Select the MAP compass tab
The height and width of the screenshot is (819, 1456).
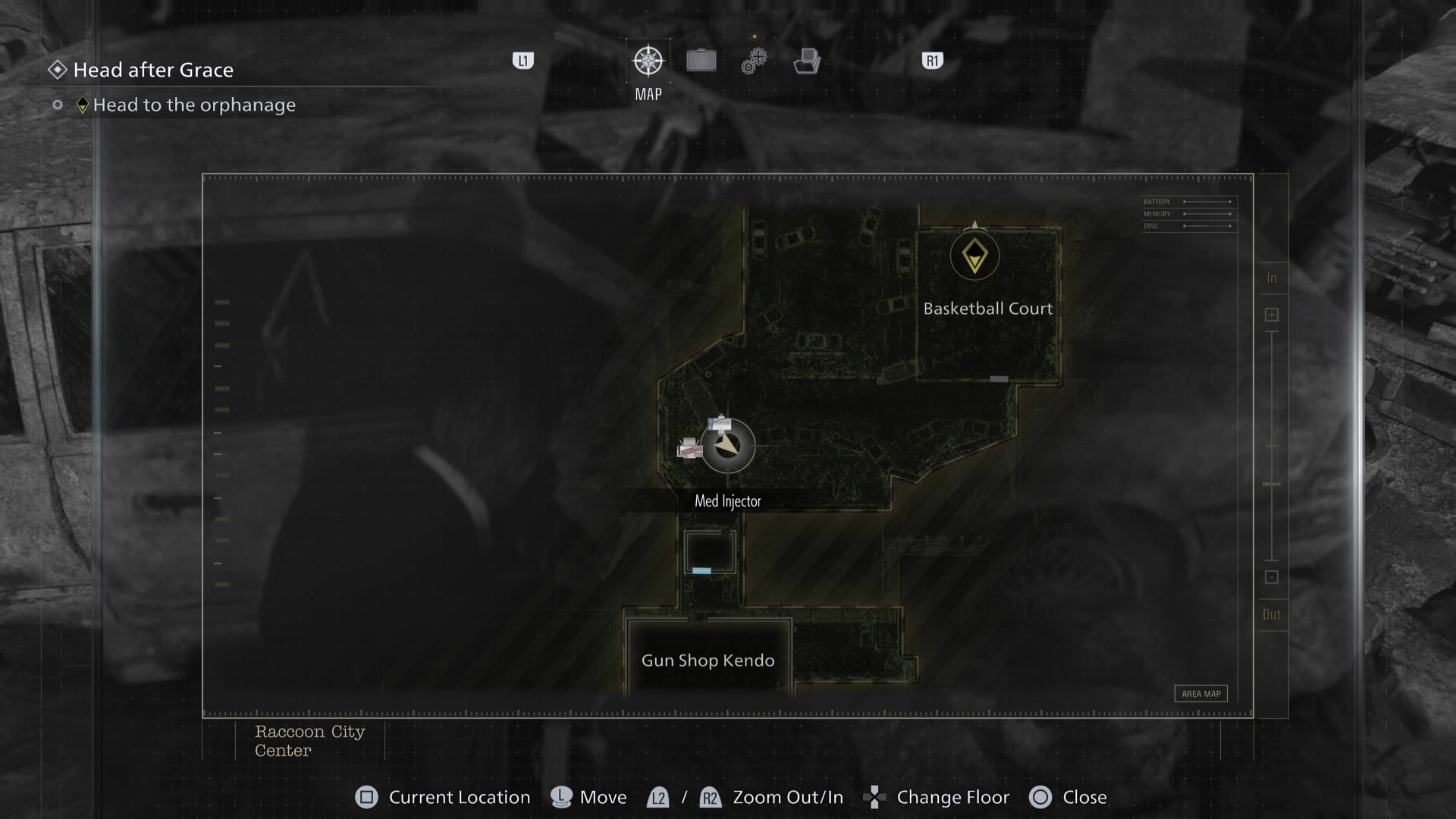pyautogui.click(x=648, y=61)
